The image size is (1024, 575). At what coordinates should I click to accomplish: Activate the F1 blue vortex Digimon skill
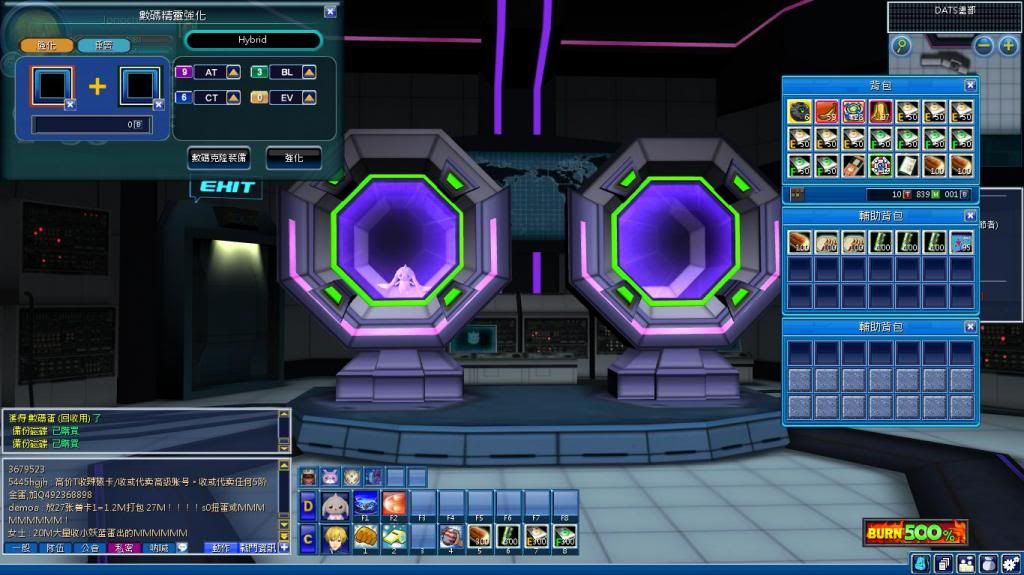(365, 503)
